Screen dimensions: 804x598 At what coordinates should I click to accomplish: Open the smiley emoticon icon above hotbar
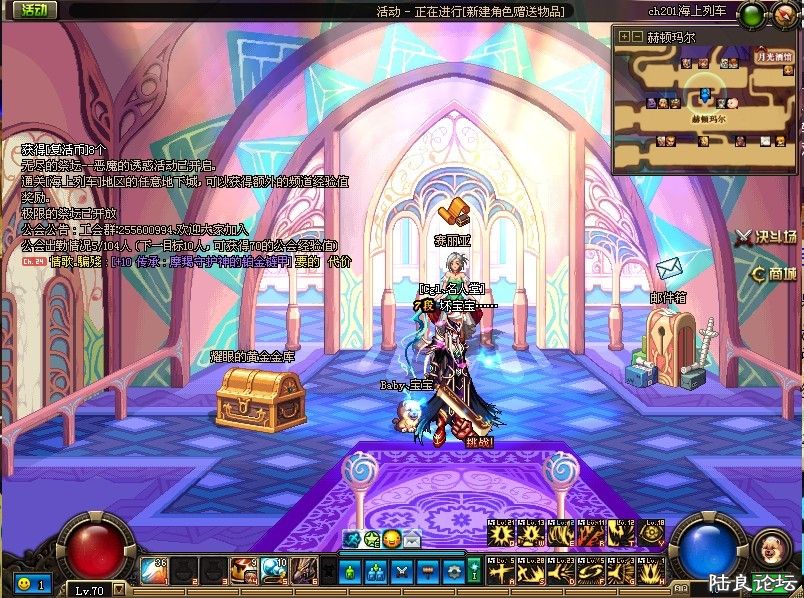[390, 539]
